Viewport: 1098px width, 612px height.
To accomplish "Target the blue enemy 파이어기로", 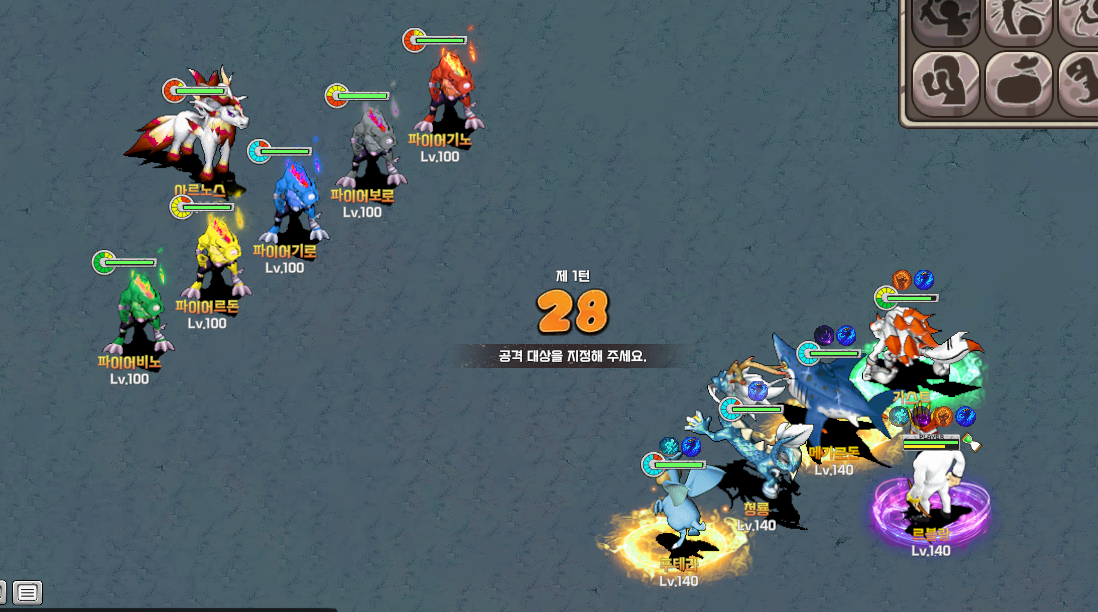I will [x=293, y=203].
